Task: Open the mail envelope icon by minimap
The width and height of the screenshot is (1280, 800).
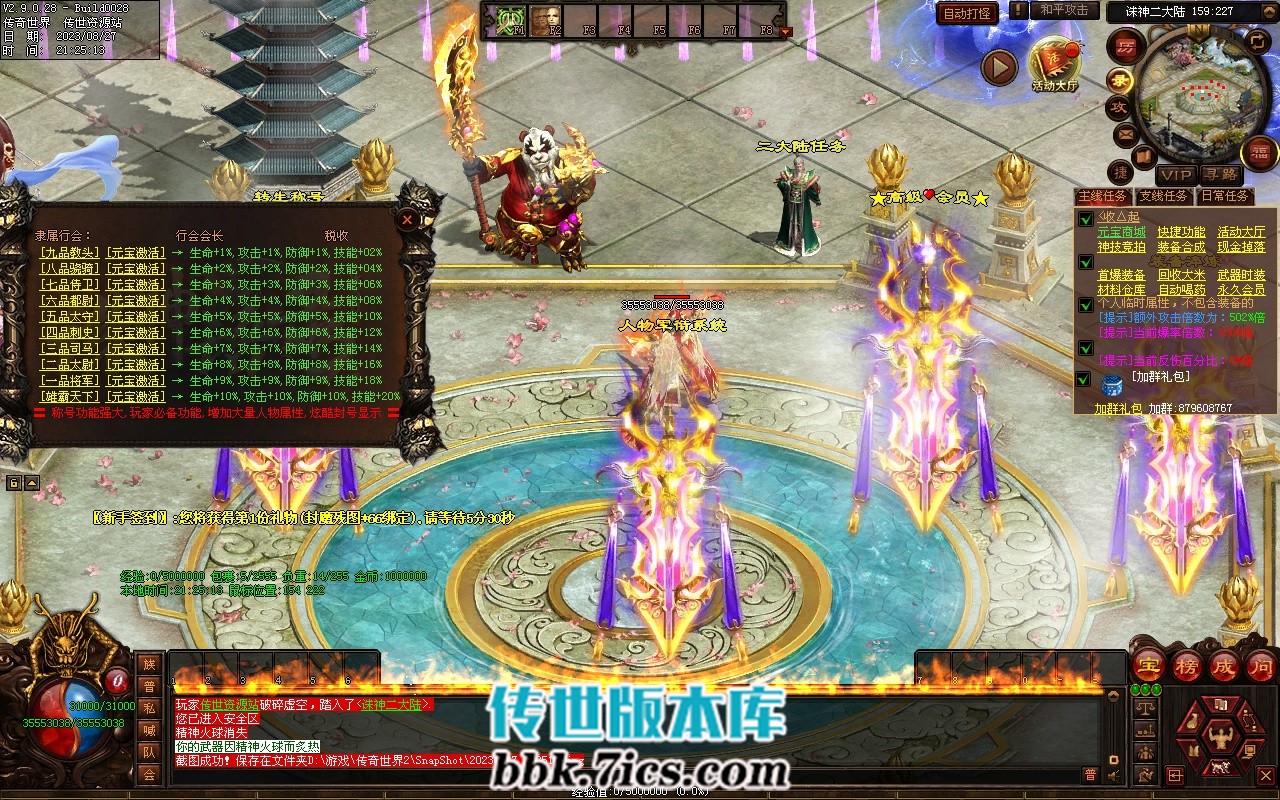Action: (x=1126, y=133)
